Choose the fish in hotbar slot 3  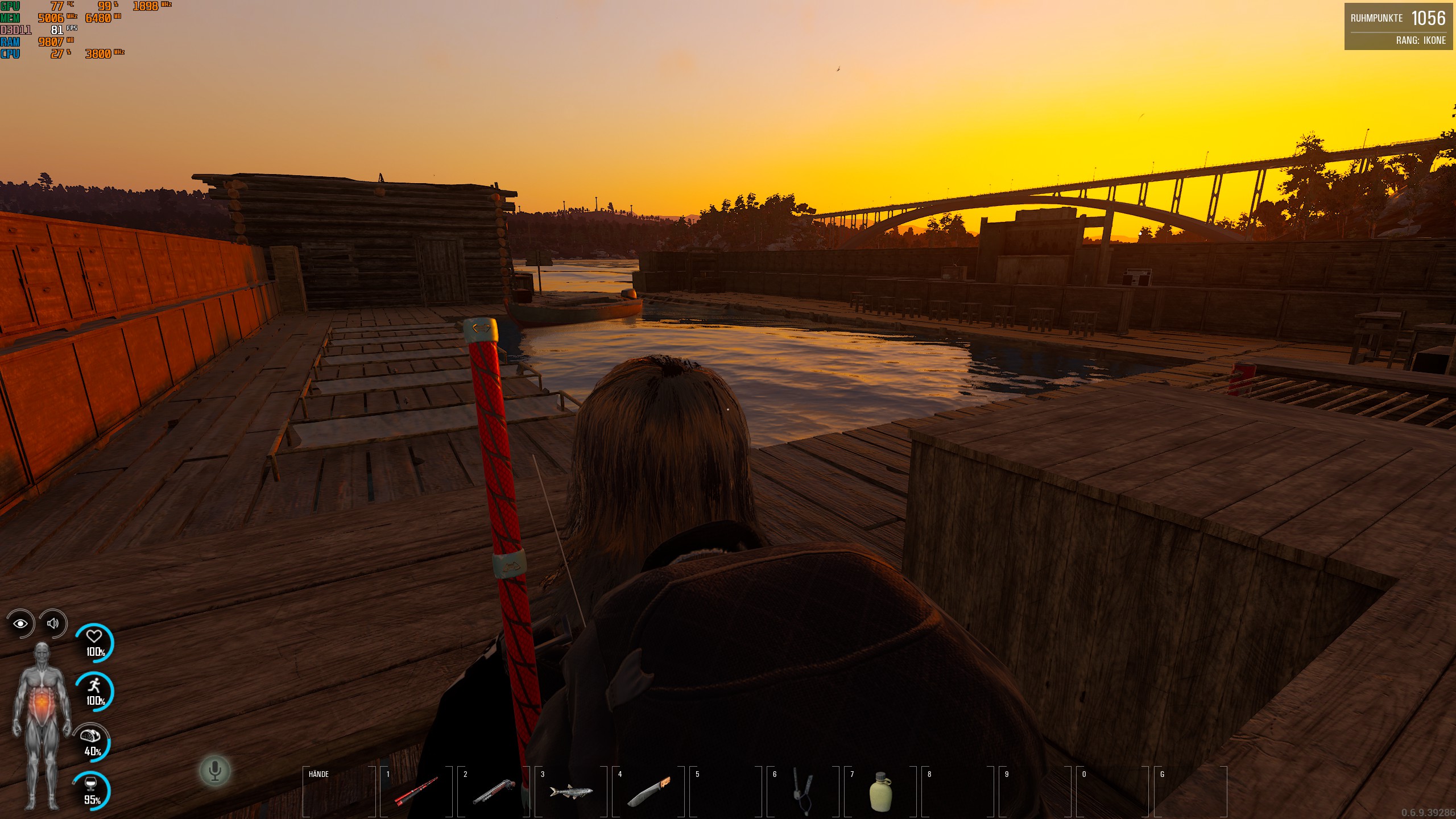[x=571, y=791]
